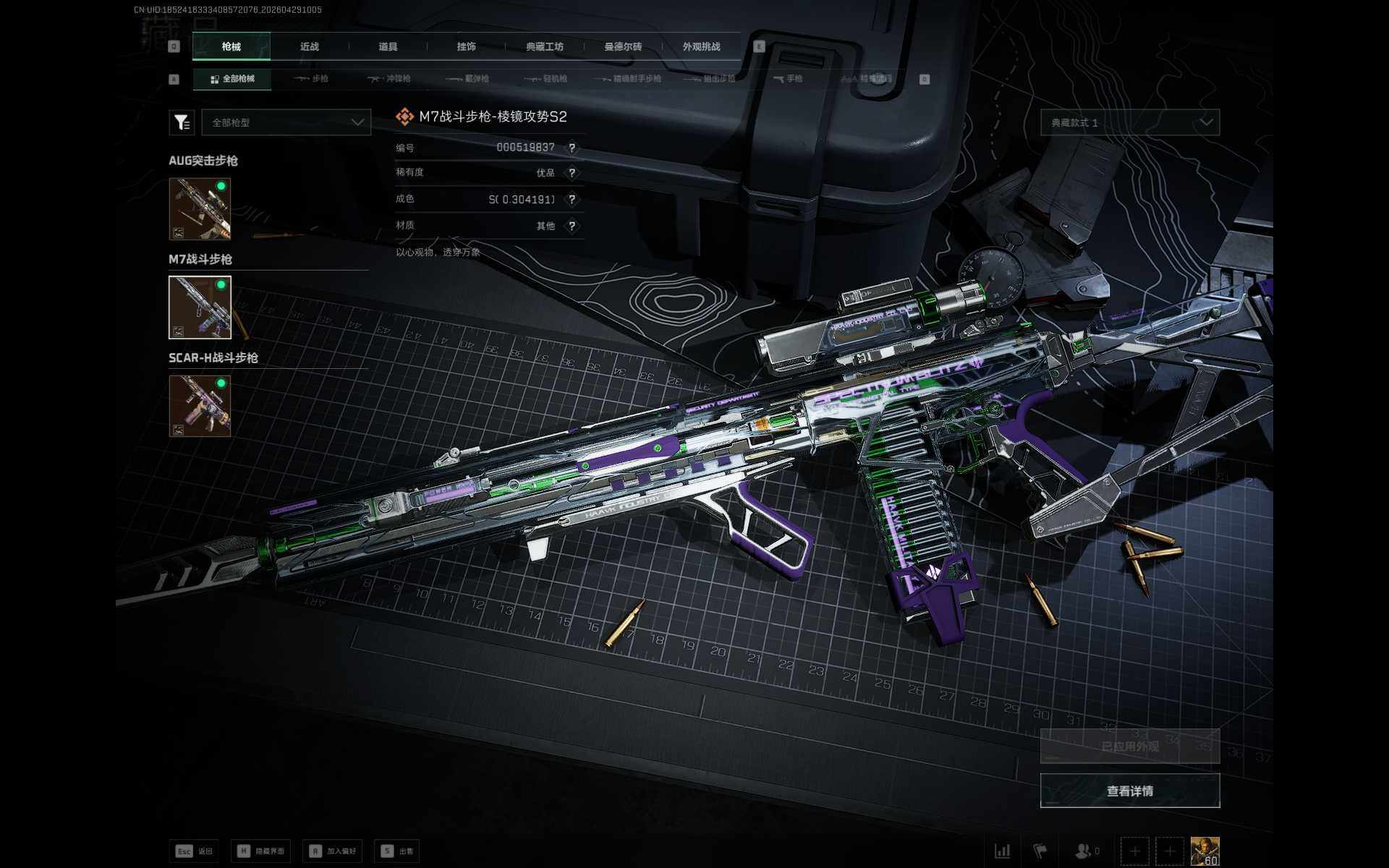This screenshot has height=868, width=1389.
Task: Click the player avatar portrait
Action: pyautogui.click(x=1205, y=851)
